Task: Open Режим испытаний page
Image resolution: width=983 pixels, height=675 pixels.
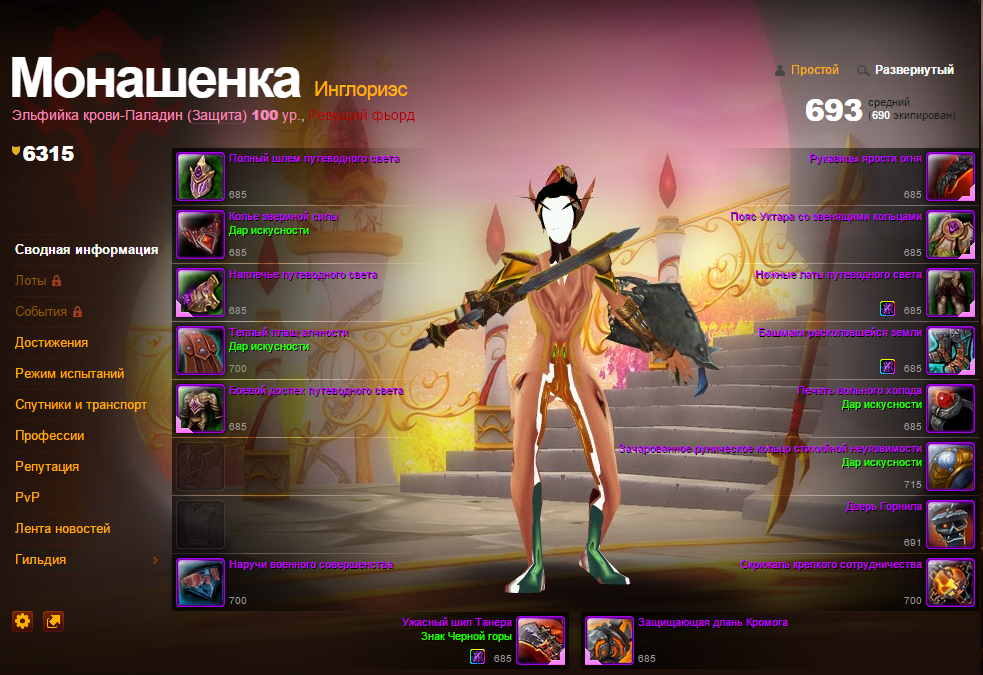Action: pos(69,374)
